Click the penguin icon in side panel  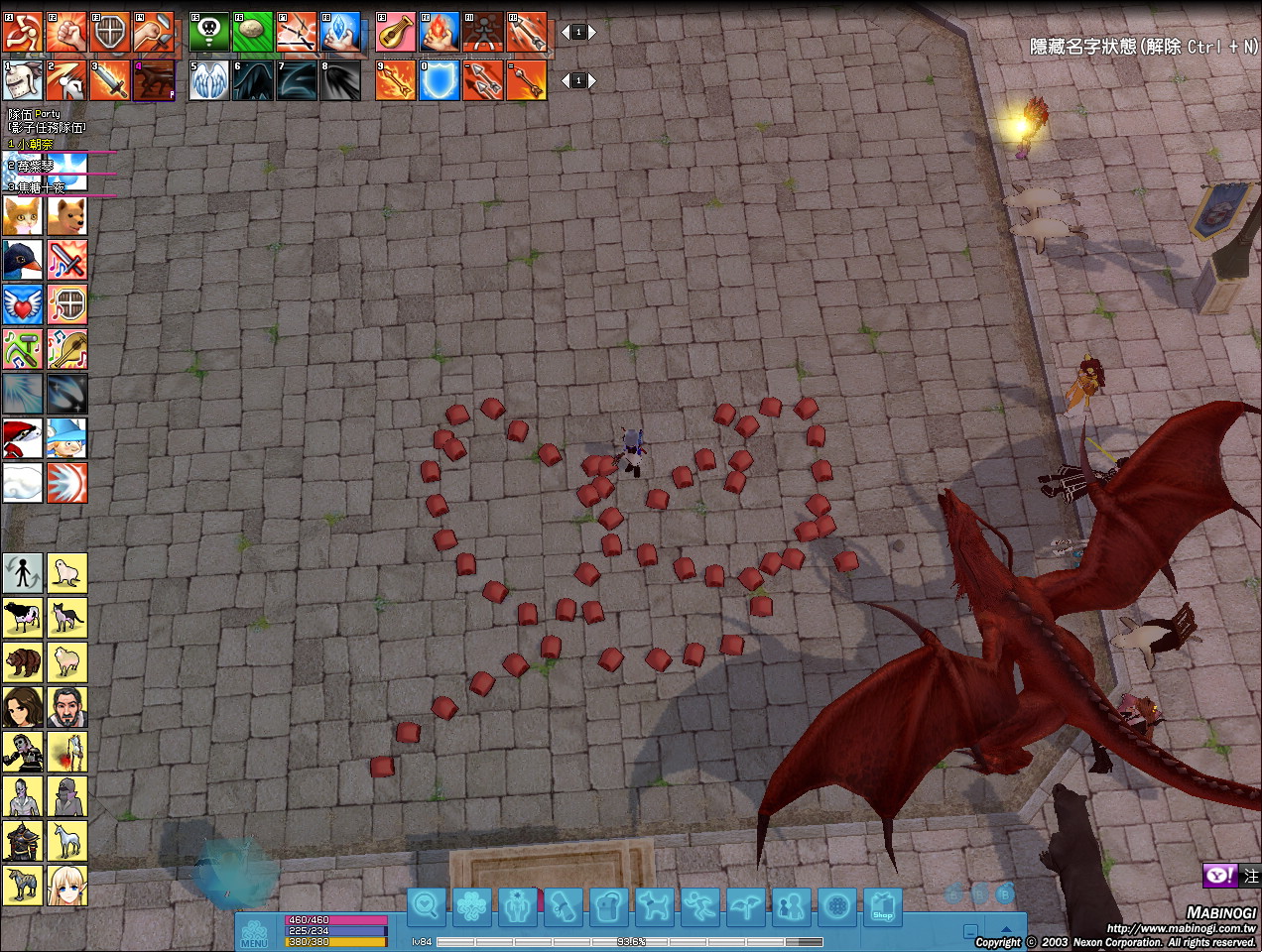point(22,261)
